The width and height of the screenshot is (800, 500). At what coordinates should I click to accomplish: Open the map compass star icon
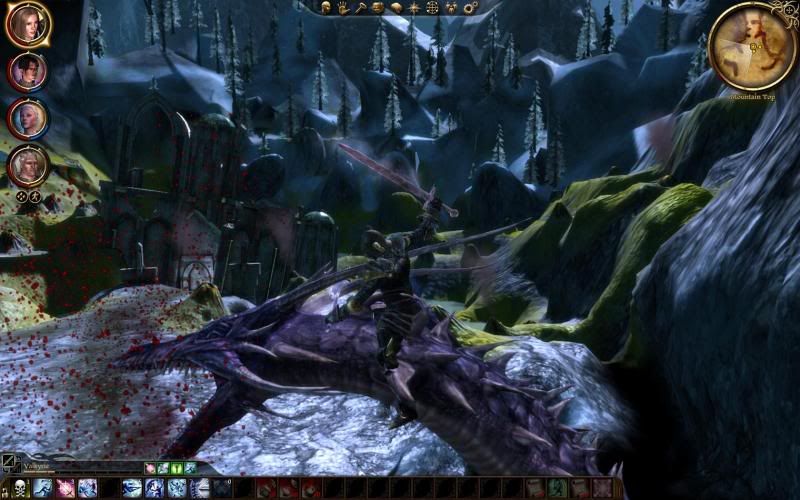pyautogui.click(x=414, y=8)
